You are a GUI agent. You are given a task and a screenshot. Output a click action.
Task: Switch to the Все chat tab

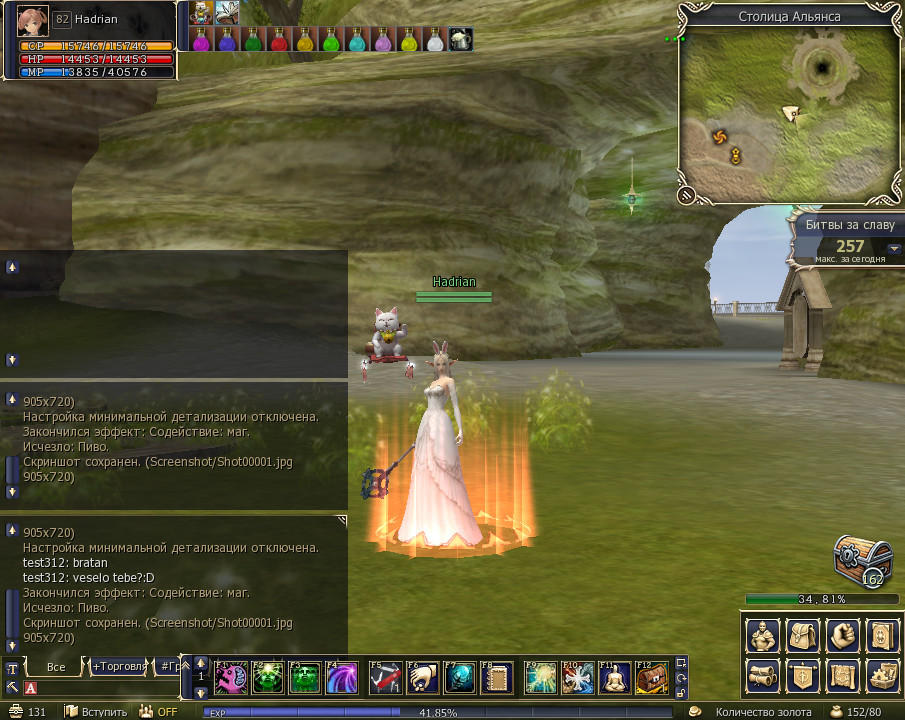coord(56,666)
